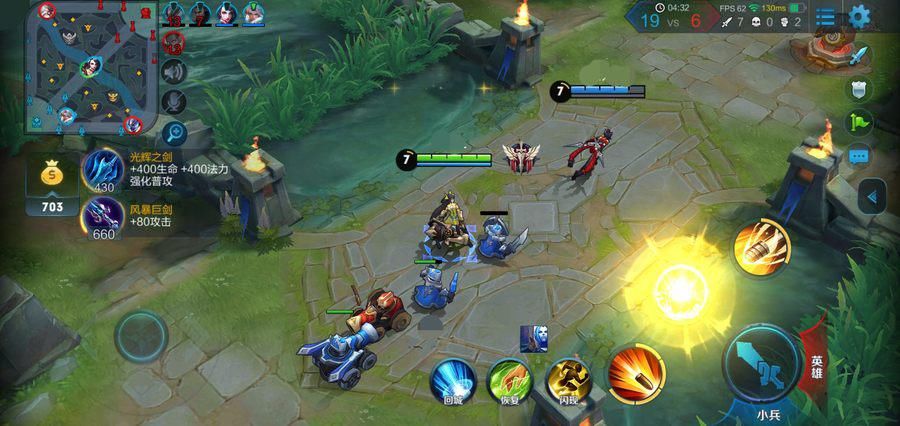Send the sword attack signal
The height and width of the screenshot is (426, 900).
pos(859,55)
